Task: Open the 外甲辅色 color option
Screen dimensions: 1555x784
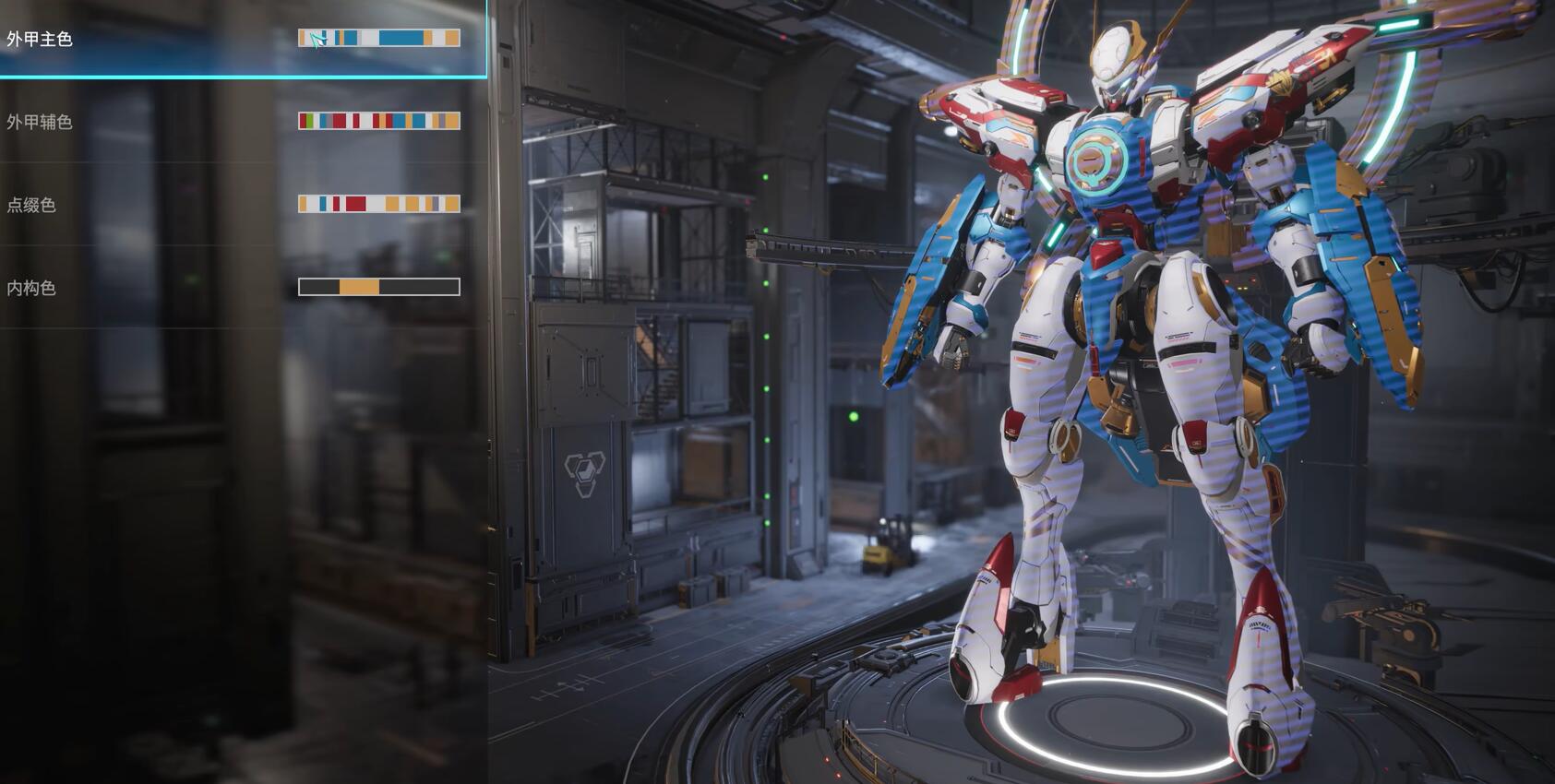Action: (40, 122)
